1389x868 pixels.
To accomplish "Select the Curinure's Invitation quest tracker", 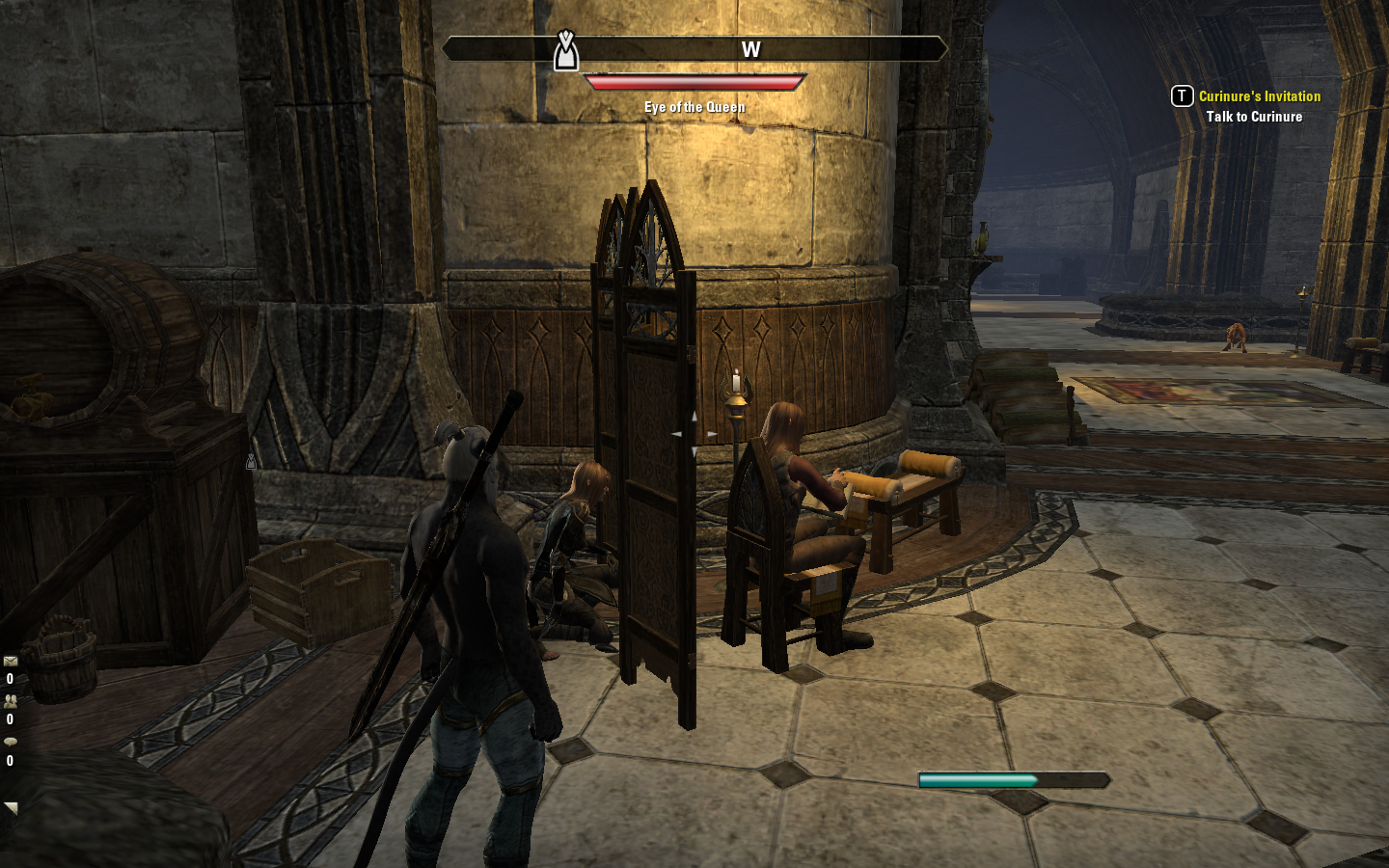I will pos(1259,96).
